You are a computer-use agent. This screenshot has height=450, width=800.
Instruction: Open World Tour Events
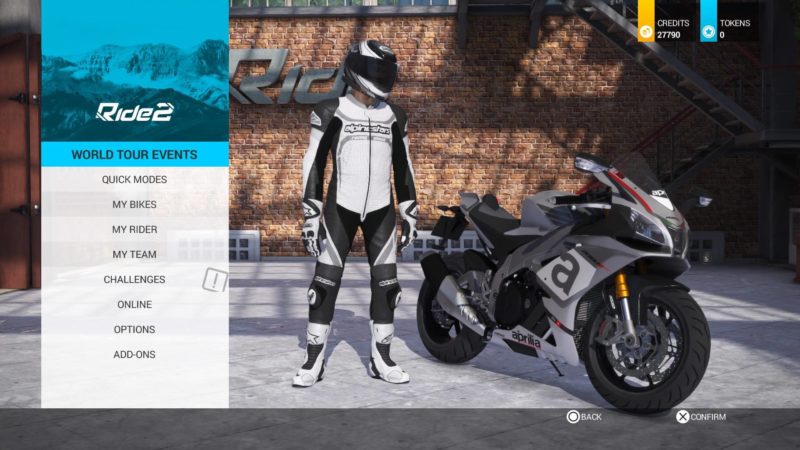coord(134,155)
